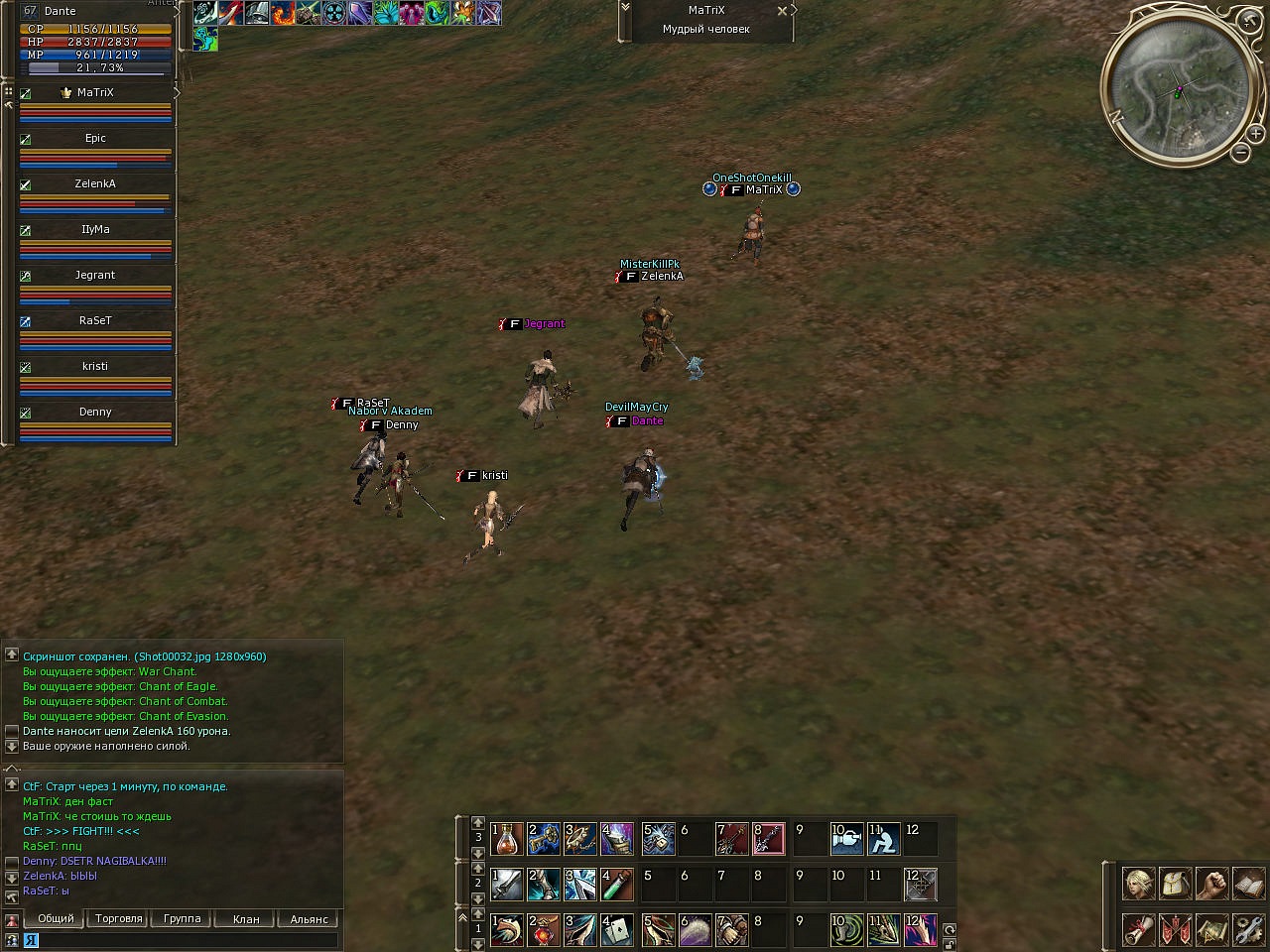Open the inventory backpack icon
The width and height of the screenshot is (1270, 952).
point(1175,884)
